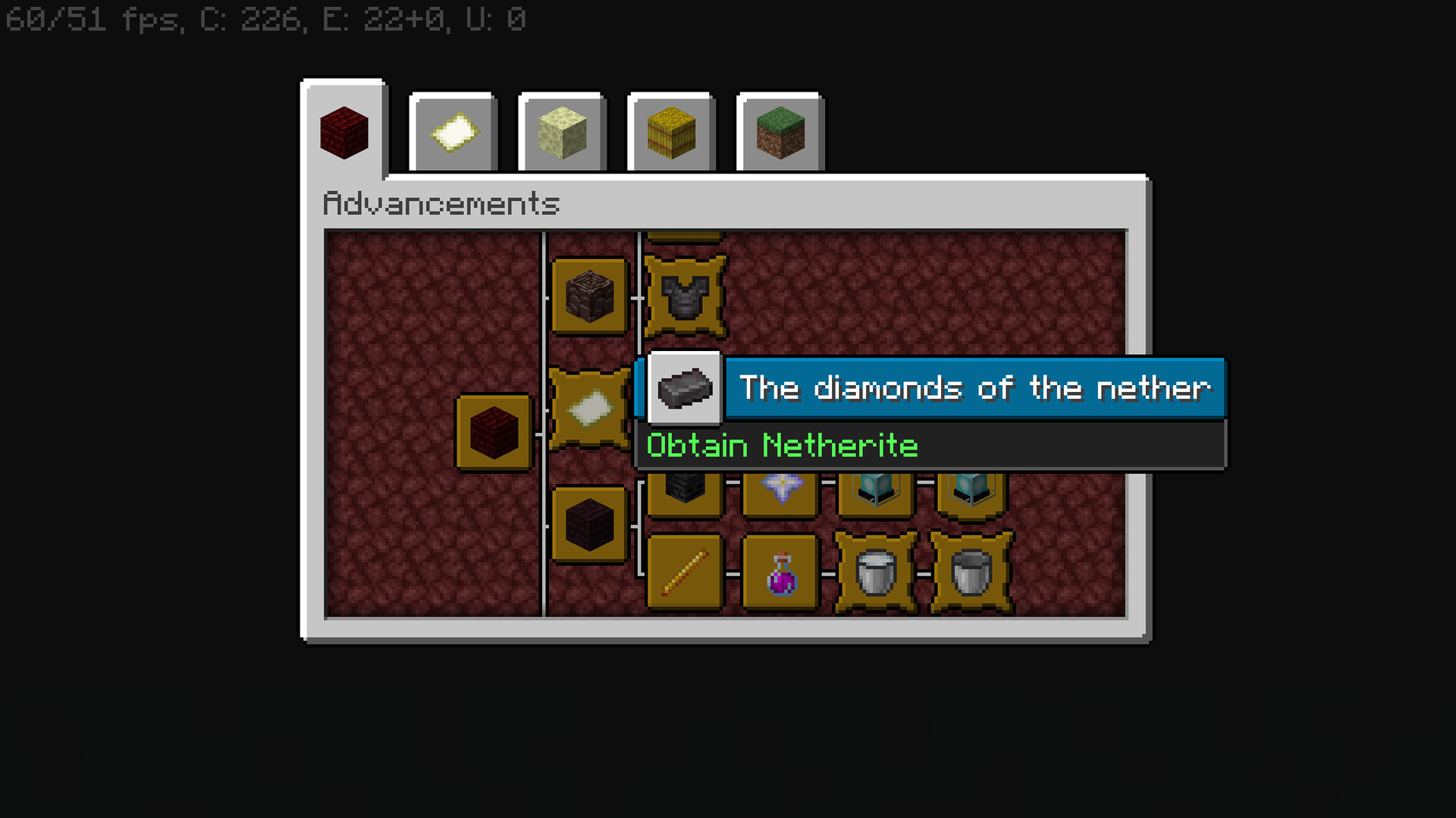The height and width of the screenshot is (818, 1456).
Task: Click the ancient debris advancement icon
Action: click(589, 296)
